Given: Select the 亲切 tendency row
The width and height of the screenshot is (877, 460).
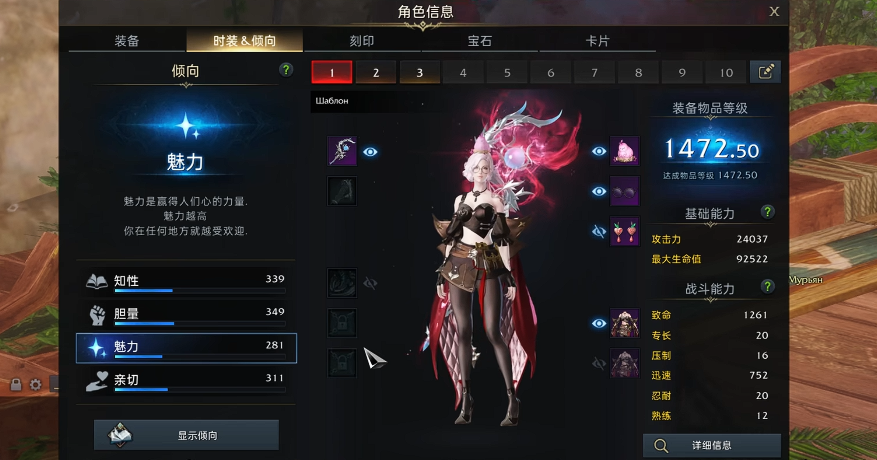Looking at the screenshot, I should [186, 380].
